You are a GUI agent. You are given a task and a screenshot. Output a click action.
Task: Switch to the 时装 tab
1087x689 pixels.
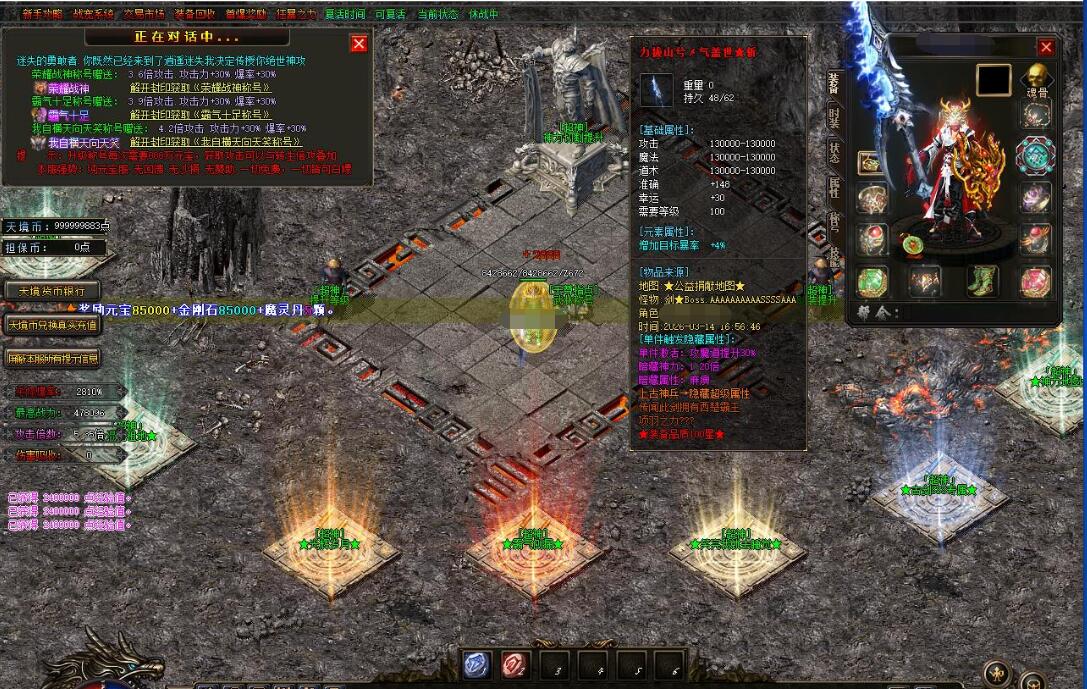click(834, 118)
